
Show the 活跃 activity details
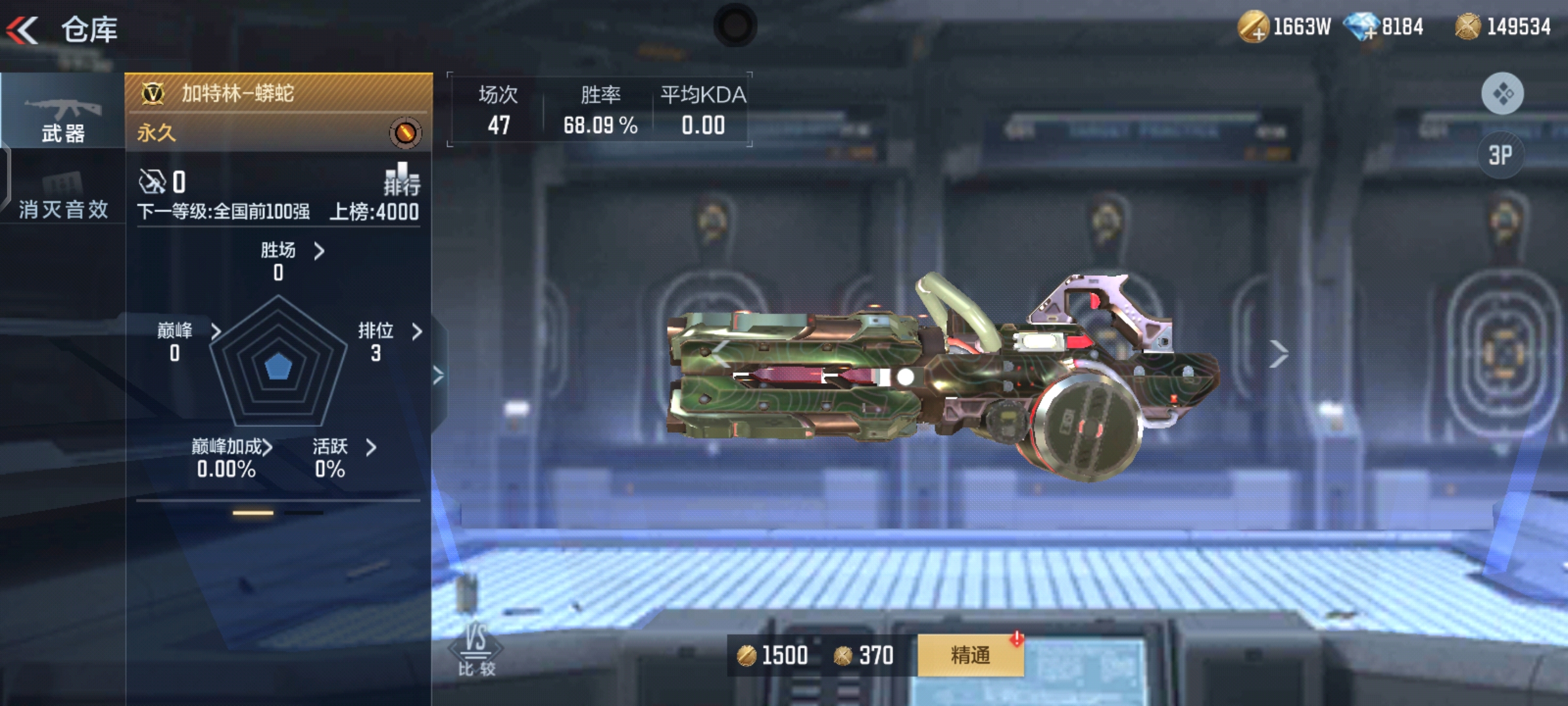[x=371, y=448]
